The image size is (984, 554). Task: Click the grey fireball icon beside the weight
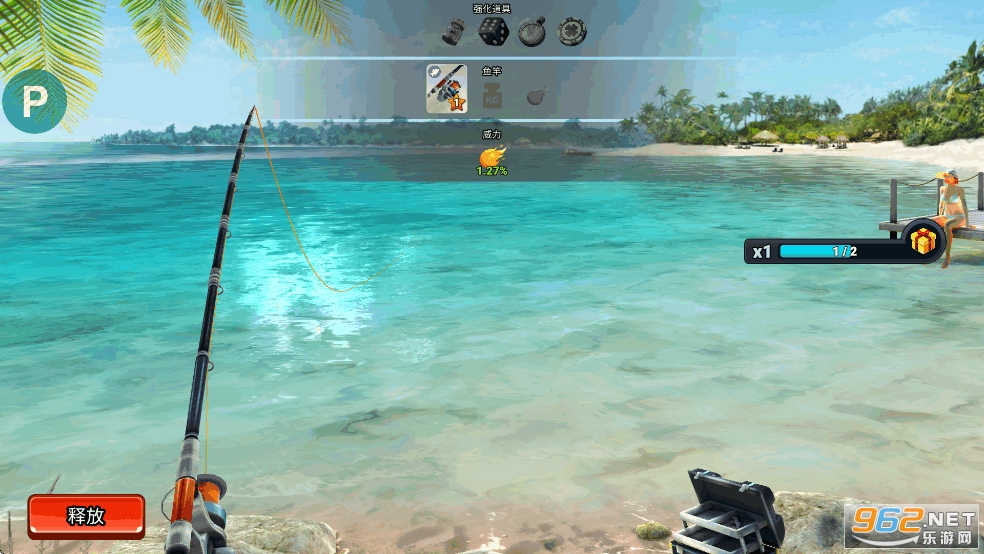[536, 96]
